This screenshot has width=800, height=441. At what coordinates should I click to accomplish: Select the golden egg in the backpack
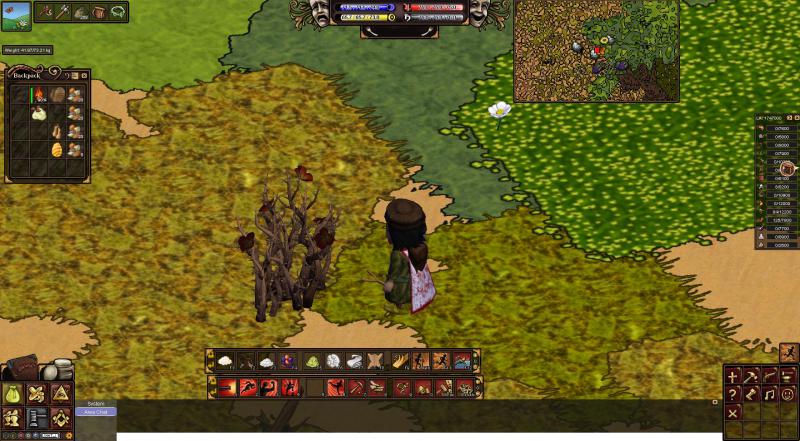(56, 149)
